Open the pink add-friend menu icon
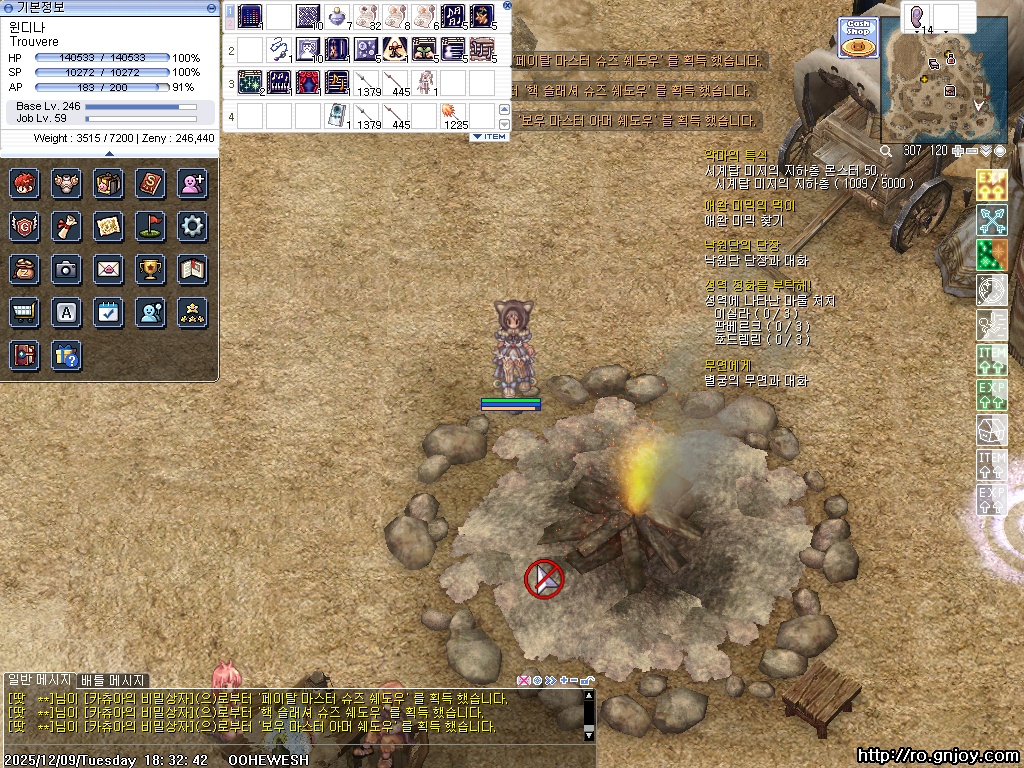This screenshot has height=768, width=1024. (x=192, y=183)
